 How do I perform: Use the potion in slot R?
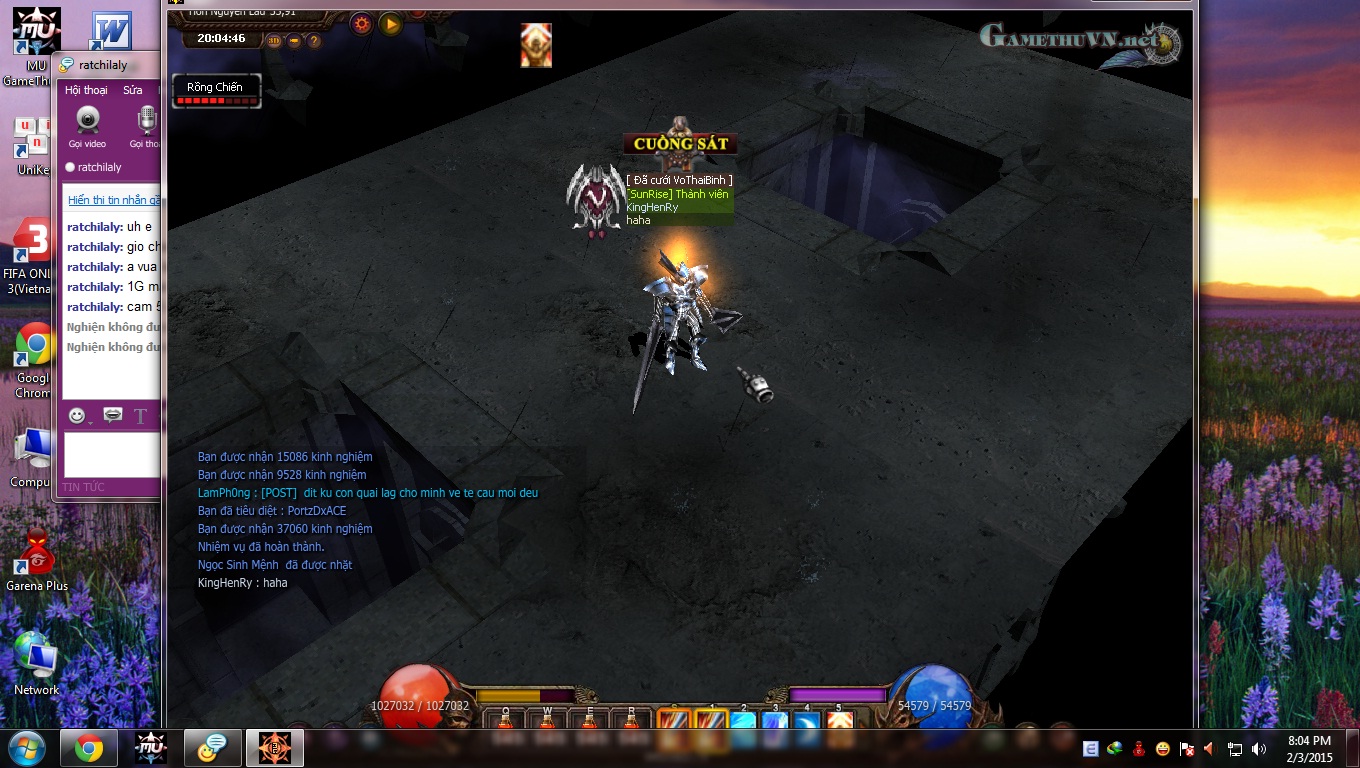click(x=631, y=722)
